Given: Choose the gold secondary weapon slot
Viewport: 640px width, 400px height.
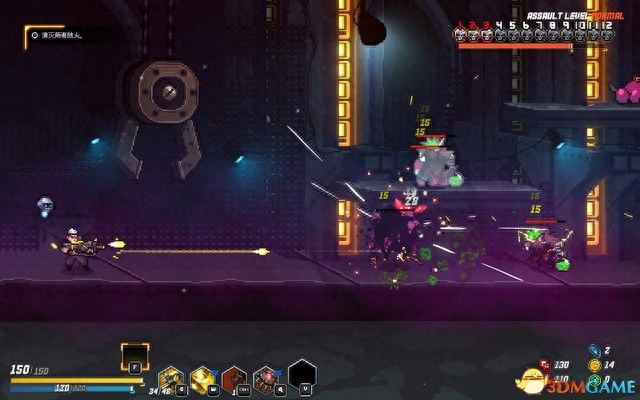Looking at the screenshot, I should (202, 378).
